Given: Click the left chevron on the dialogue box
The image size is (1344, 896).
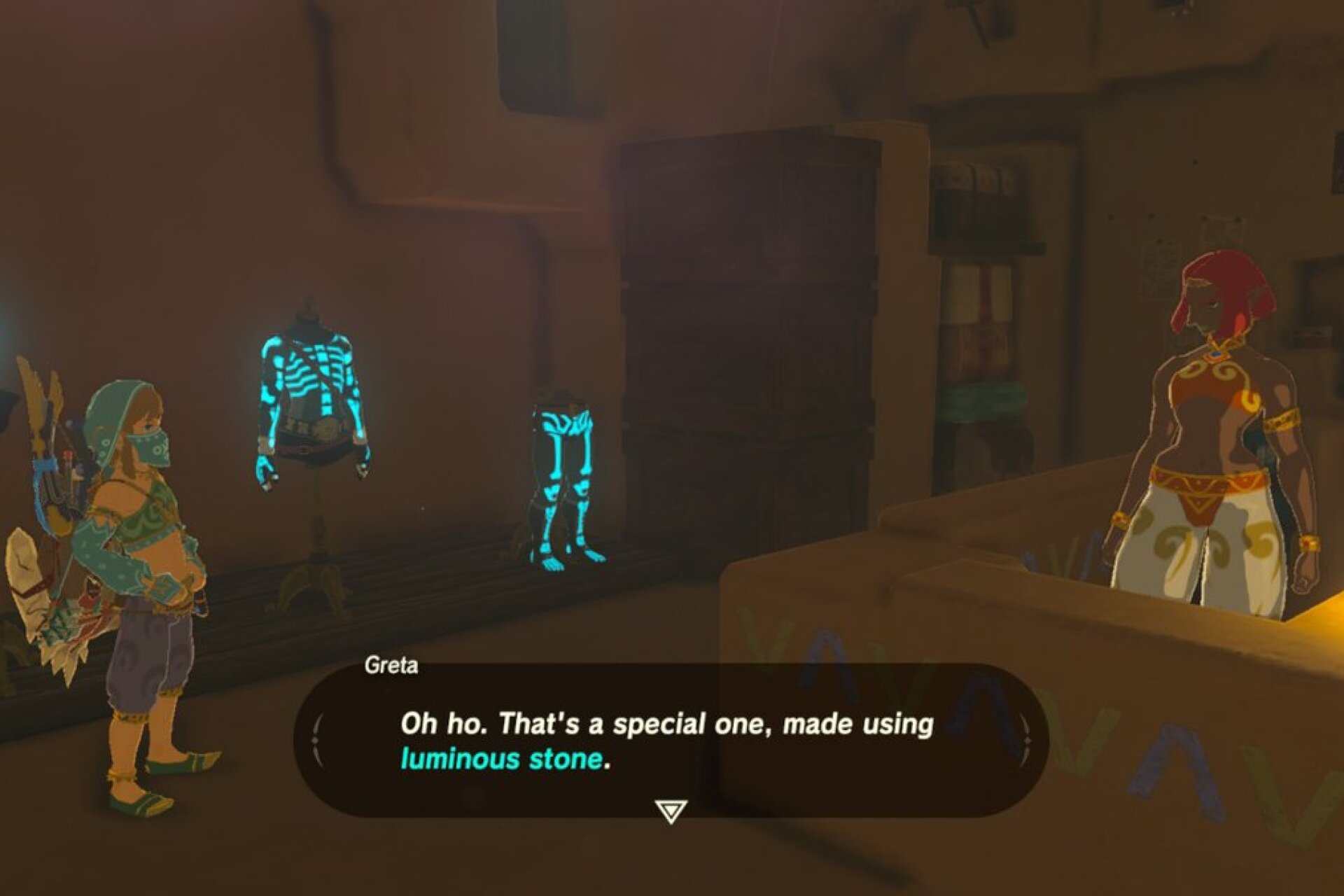Looking at the screenshot, I should tap(316, 737).
